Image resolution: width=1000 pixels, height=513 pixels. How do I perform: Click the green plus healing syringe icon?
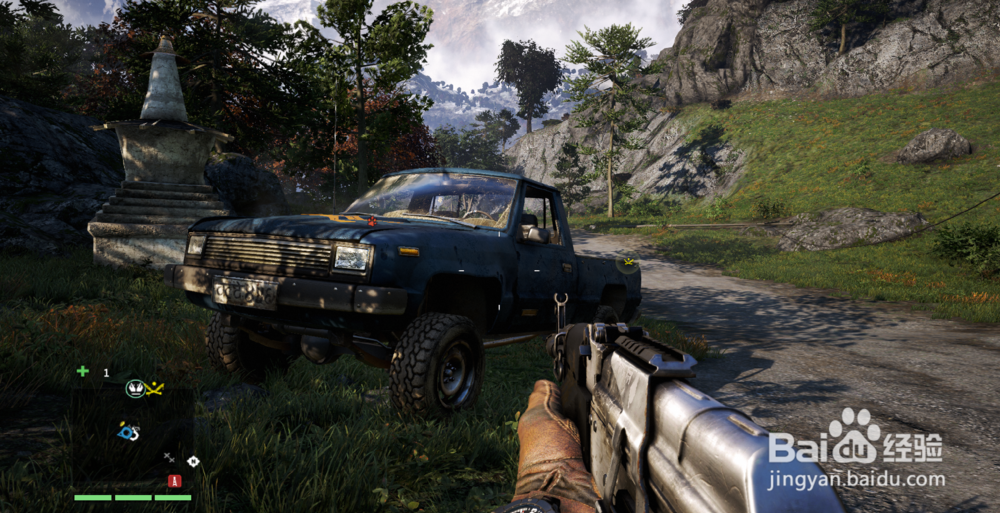coord(83,371)
